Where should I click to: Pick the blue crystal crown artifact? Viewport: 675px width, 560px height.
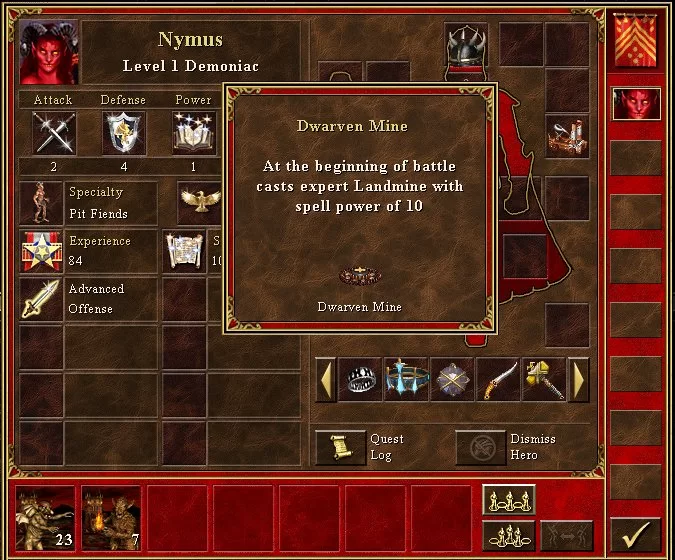[x=406, y=380]
